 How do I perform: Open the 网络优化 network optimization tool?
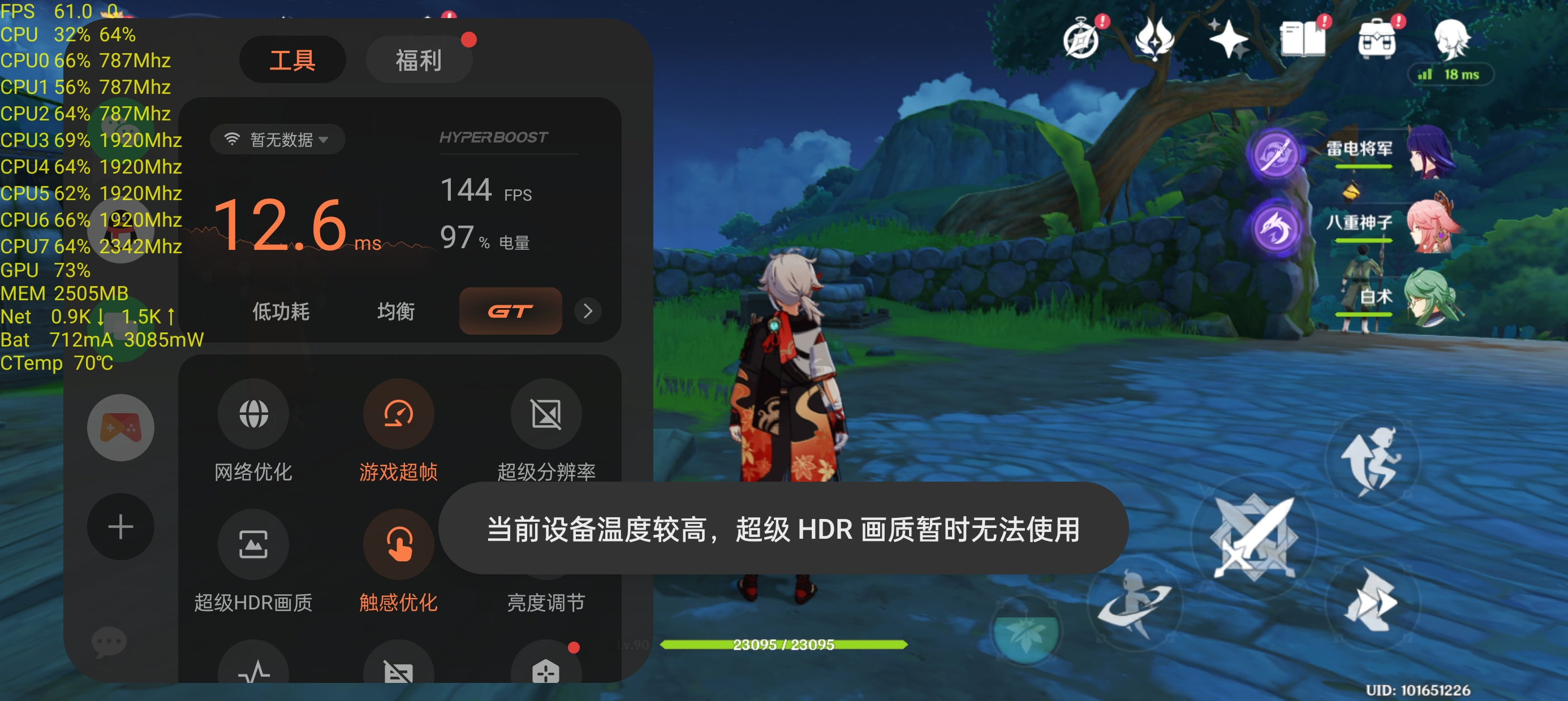coord(254,414)
